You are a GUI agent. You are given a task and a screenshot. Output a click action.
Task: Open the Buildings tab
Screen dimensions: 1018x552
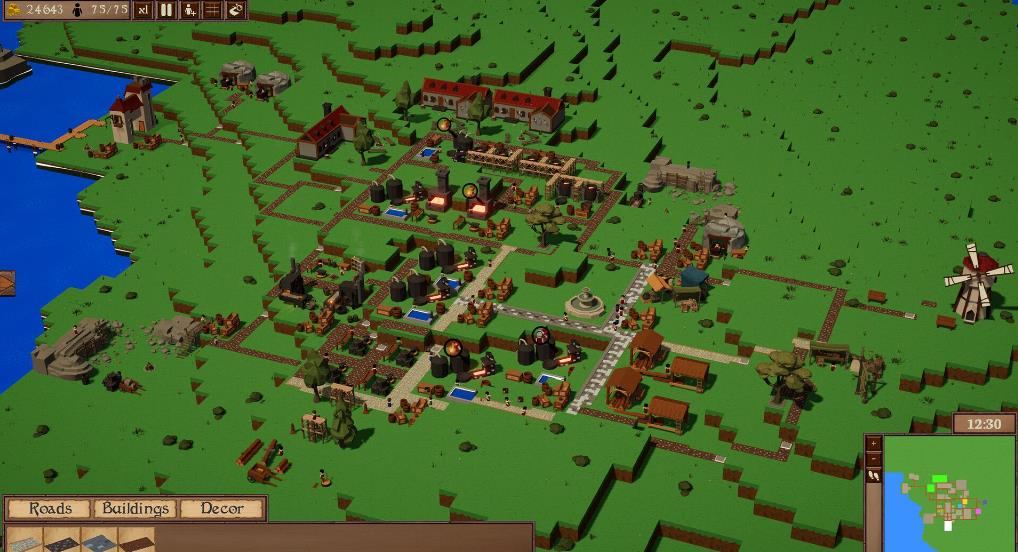(x=136, y=509)
